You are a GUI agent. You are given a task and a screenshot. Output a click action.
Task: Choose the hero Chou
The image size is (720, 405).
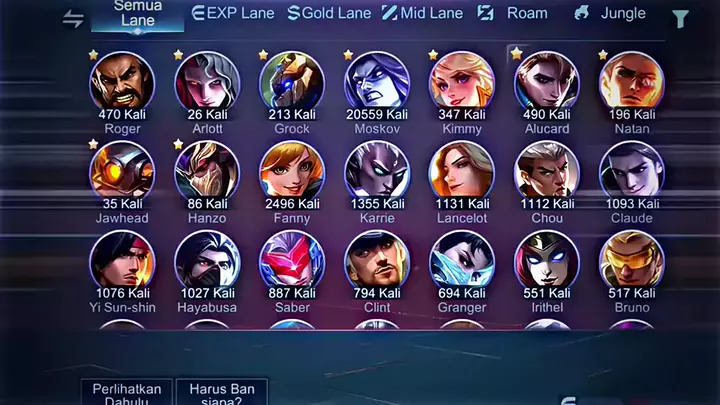pyautogui.click(x=547, y=172)
